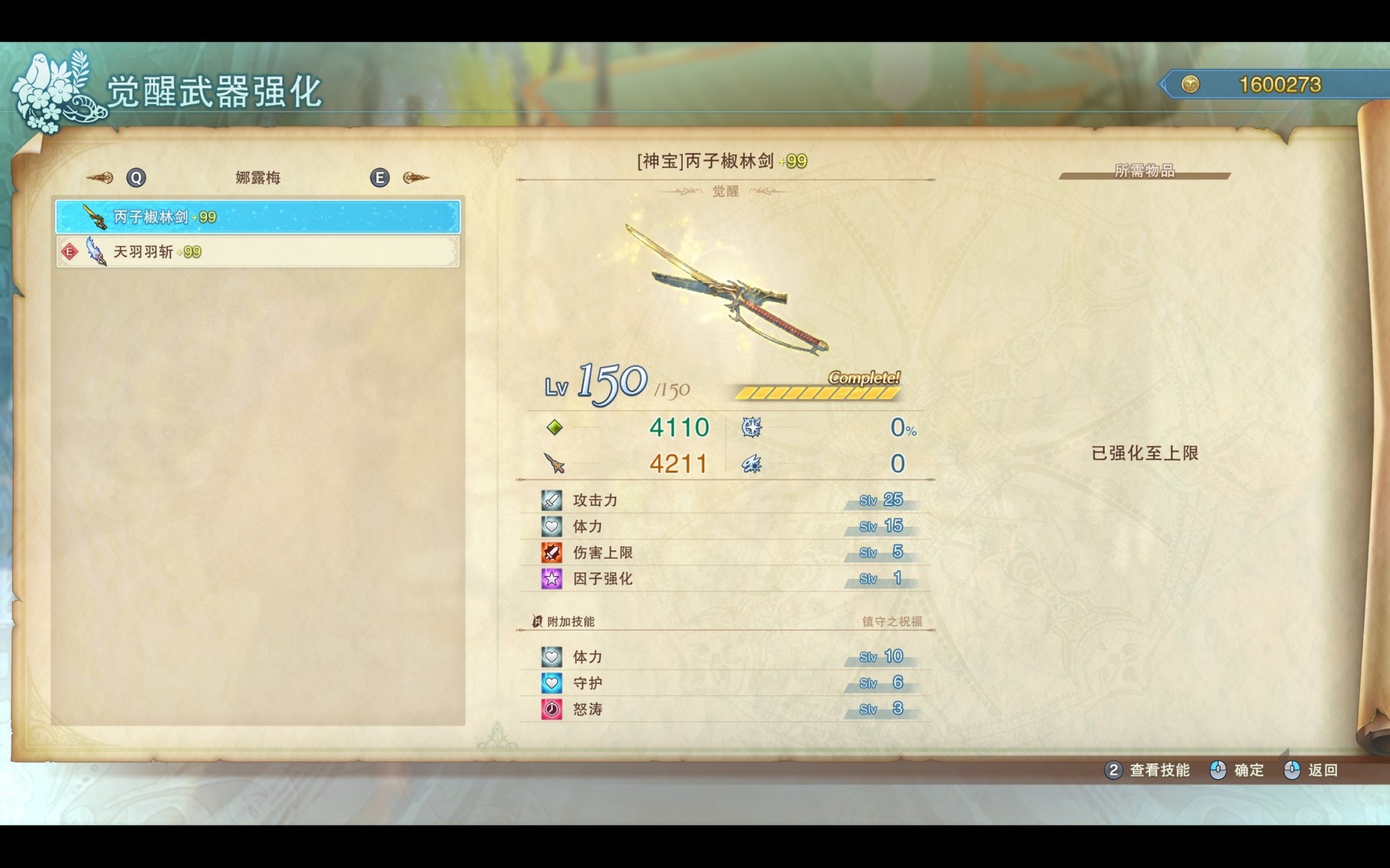This screenshot has width=1390, height=868.
Task: Open the previous character with Q arrow
Action: (134, 177)
